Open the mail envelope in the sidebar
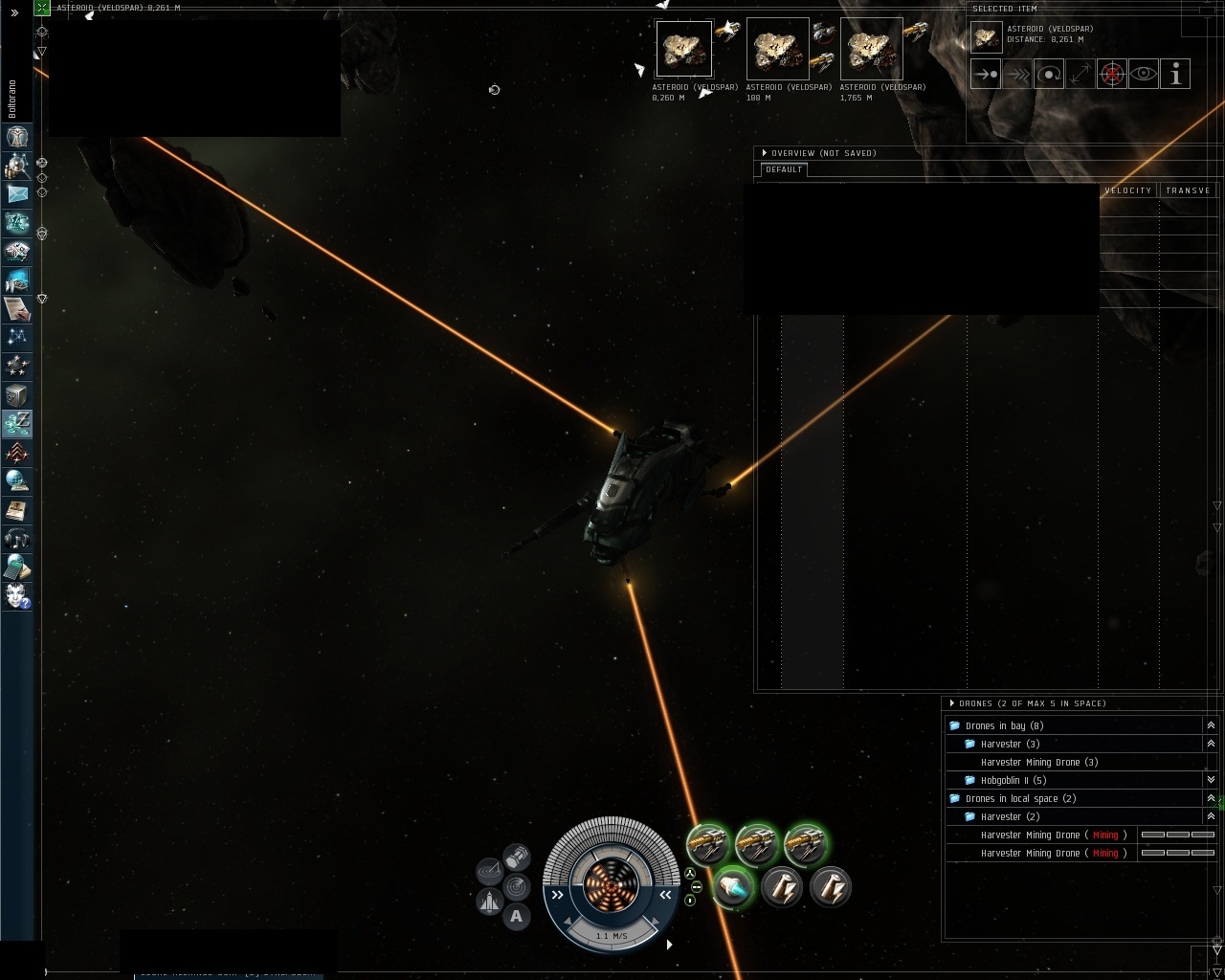Screen dimensions: 1225x980 tap(17, 193)
